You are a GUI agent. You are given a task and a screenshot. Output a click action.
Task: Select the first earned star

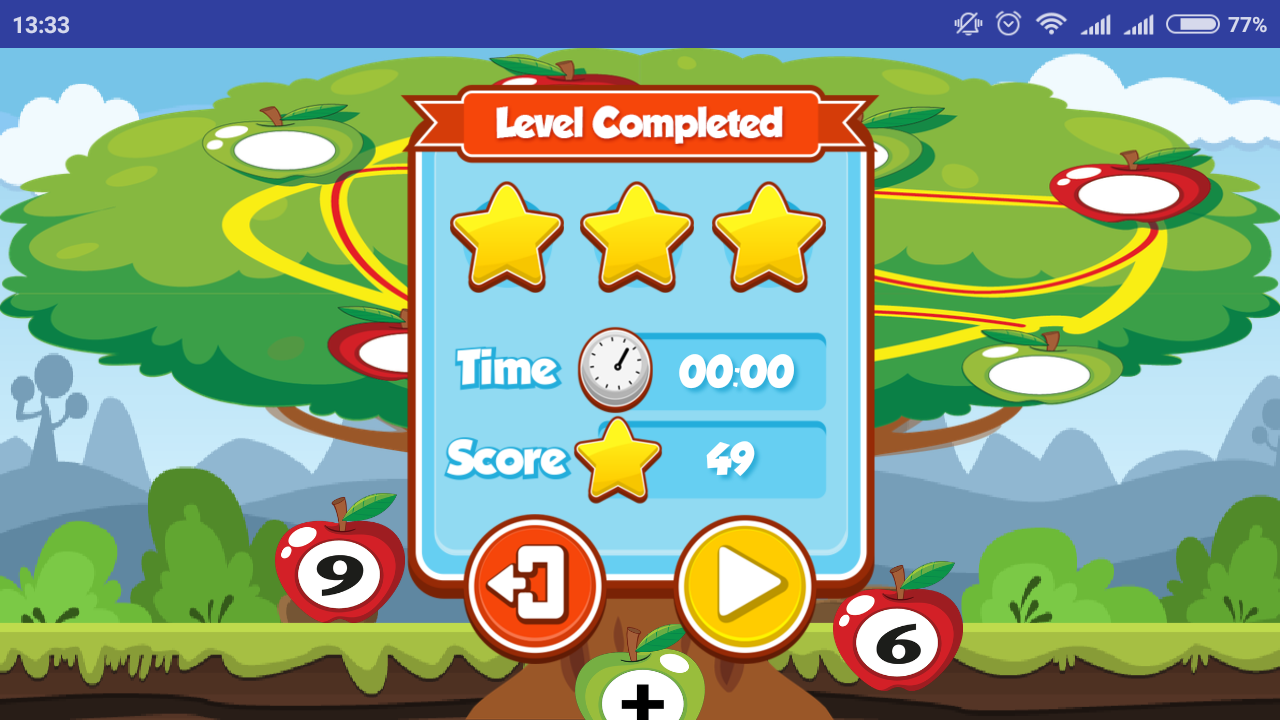pos(506,238)
